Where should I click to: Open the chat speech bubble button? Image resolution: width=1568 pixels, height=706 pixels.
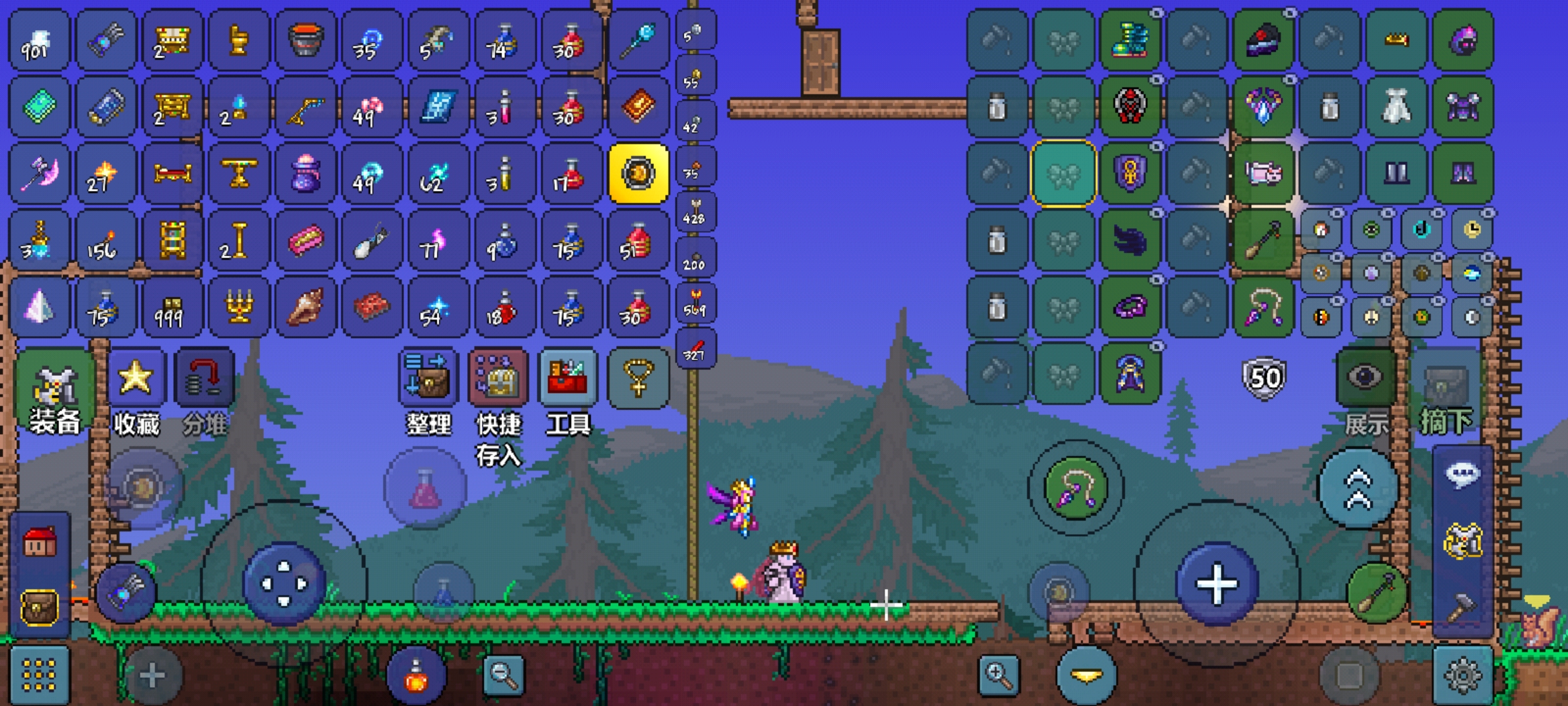coord(1462,475)
